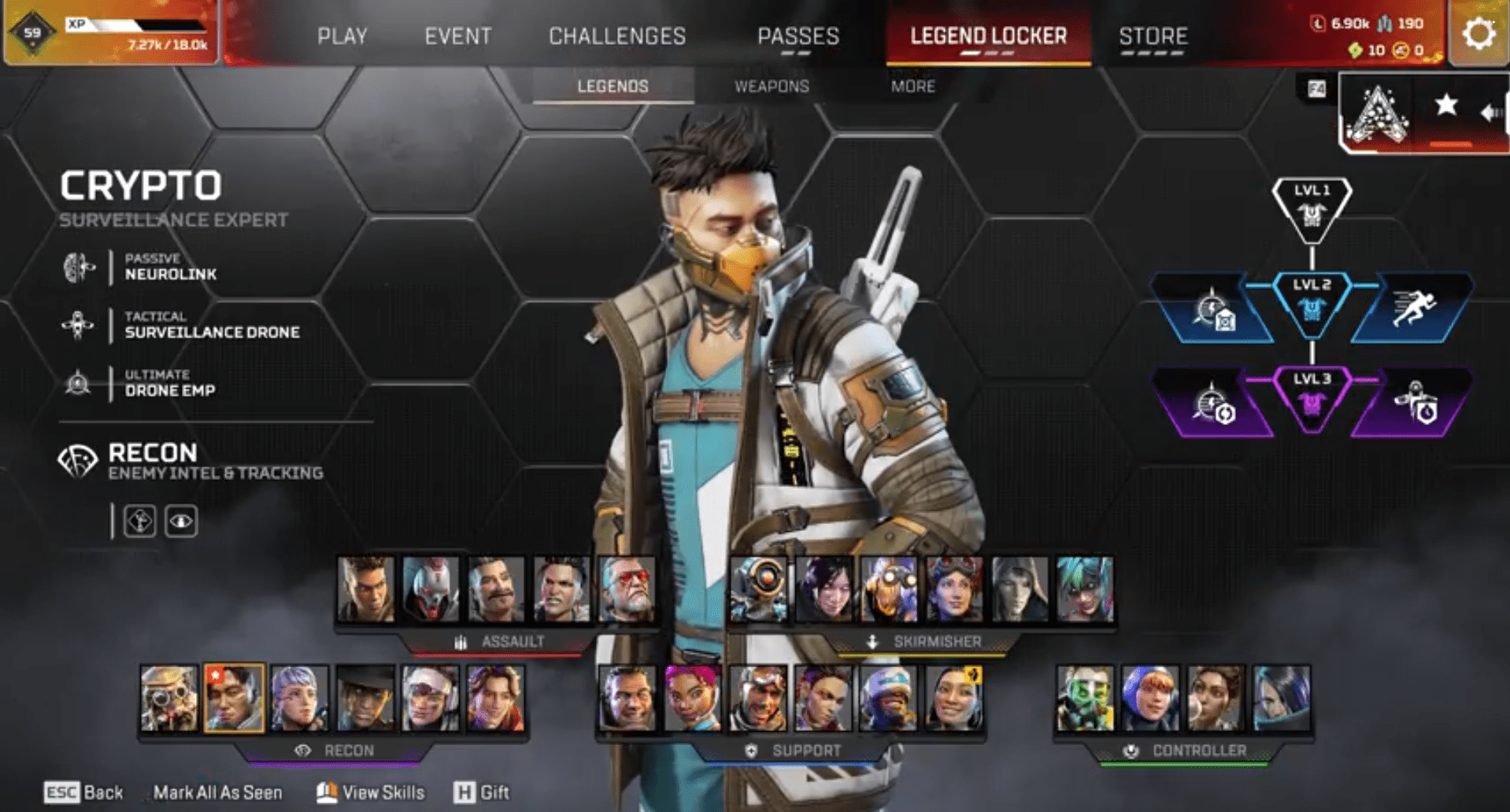1510x812 pixels.
Task: Go to the CHALLENGES menu
Action: coord(617,36)
